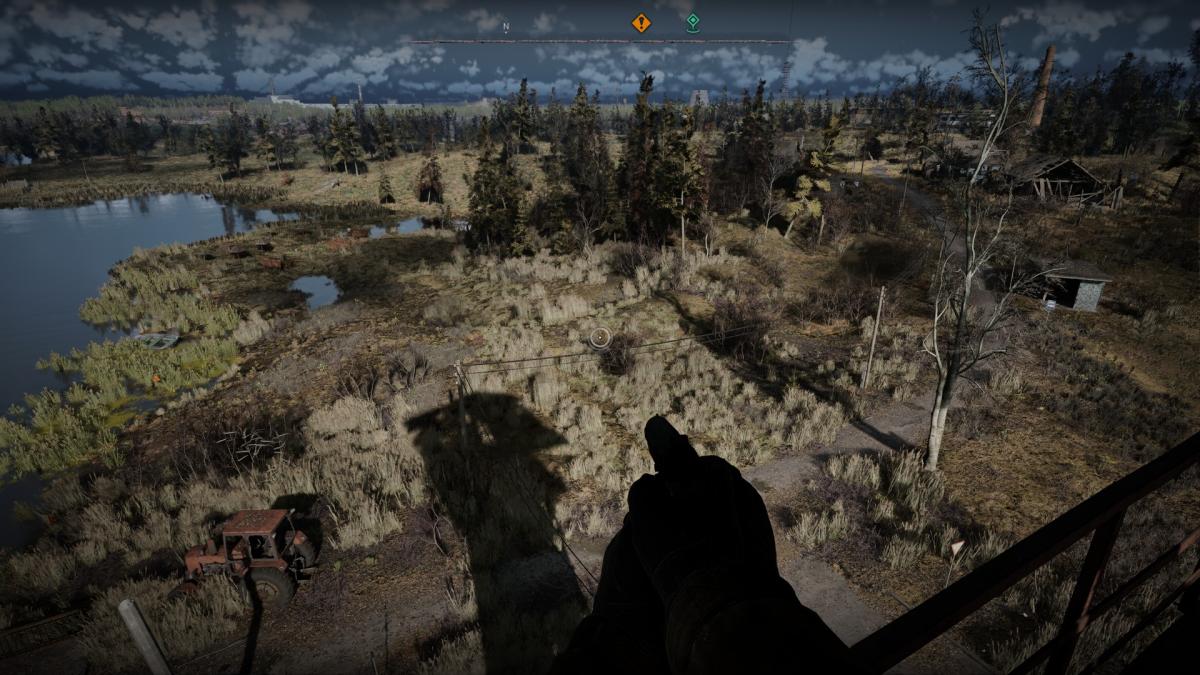Click the N north indicator on compass
This screenshot has height=675, width=1200.
click(x=506, y=27)
